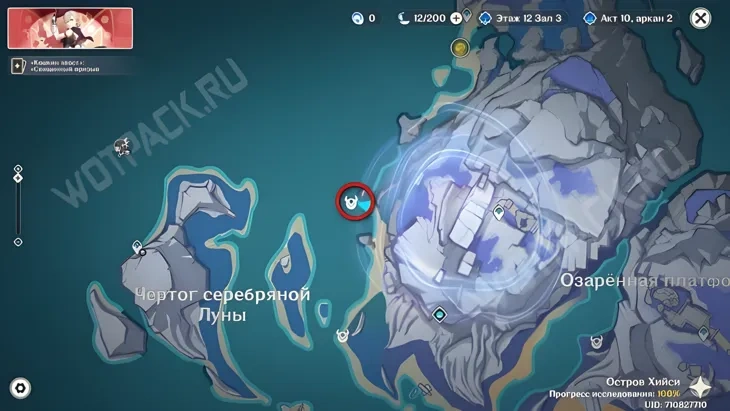730x411 pixels.
Task: Select the horned marker on the southern shore
Action: (344, 337)
